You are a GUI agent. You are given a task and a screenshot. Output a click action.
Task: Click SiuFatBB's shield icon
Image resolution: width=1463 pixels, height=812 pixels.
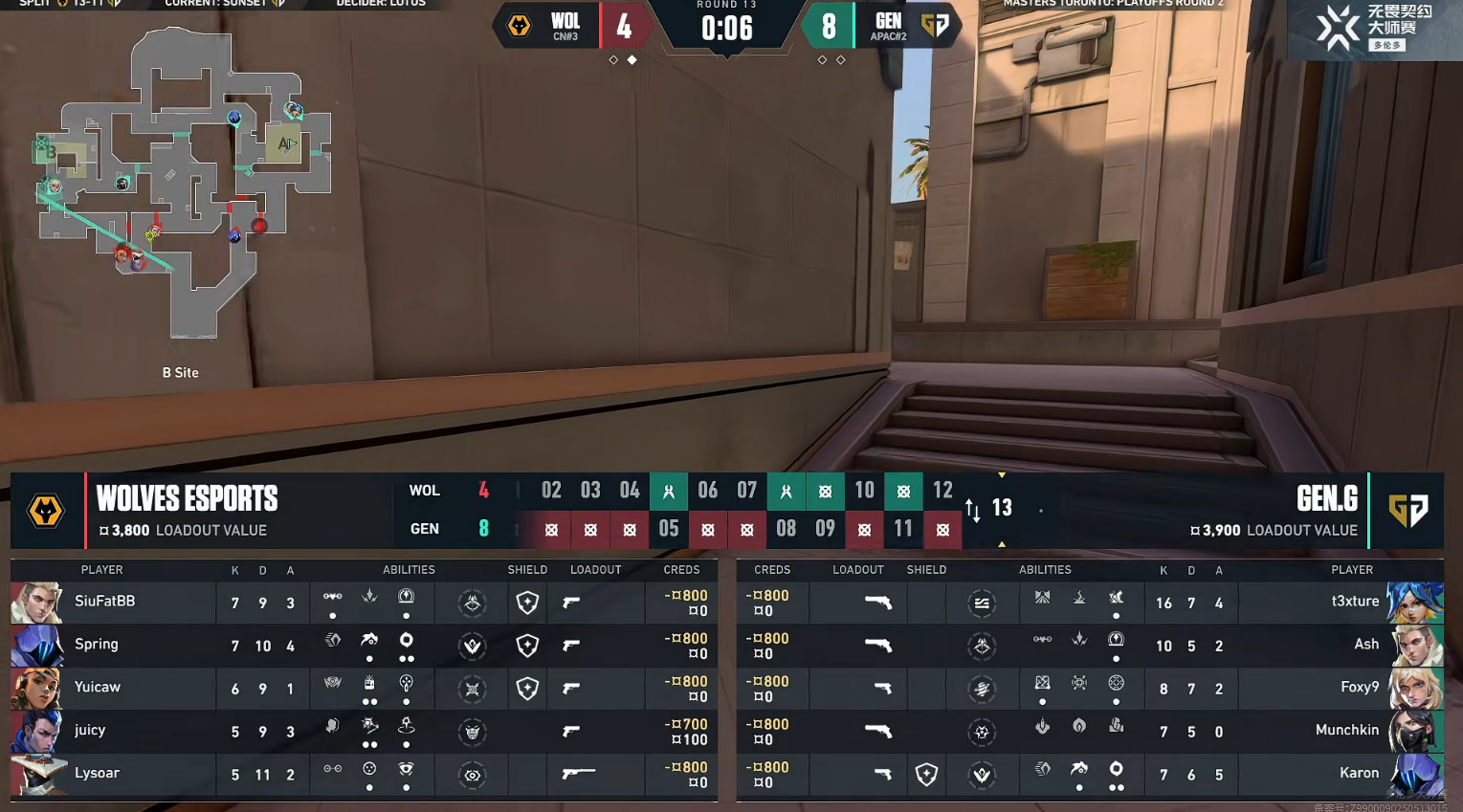pyautogui.click(x=527, y=603)
